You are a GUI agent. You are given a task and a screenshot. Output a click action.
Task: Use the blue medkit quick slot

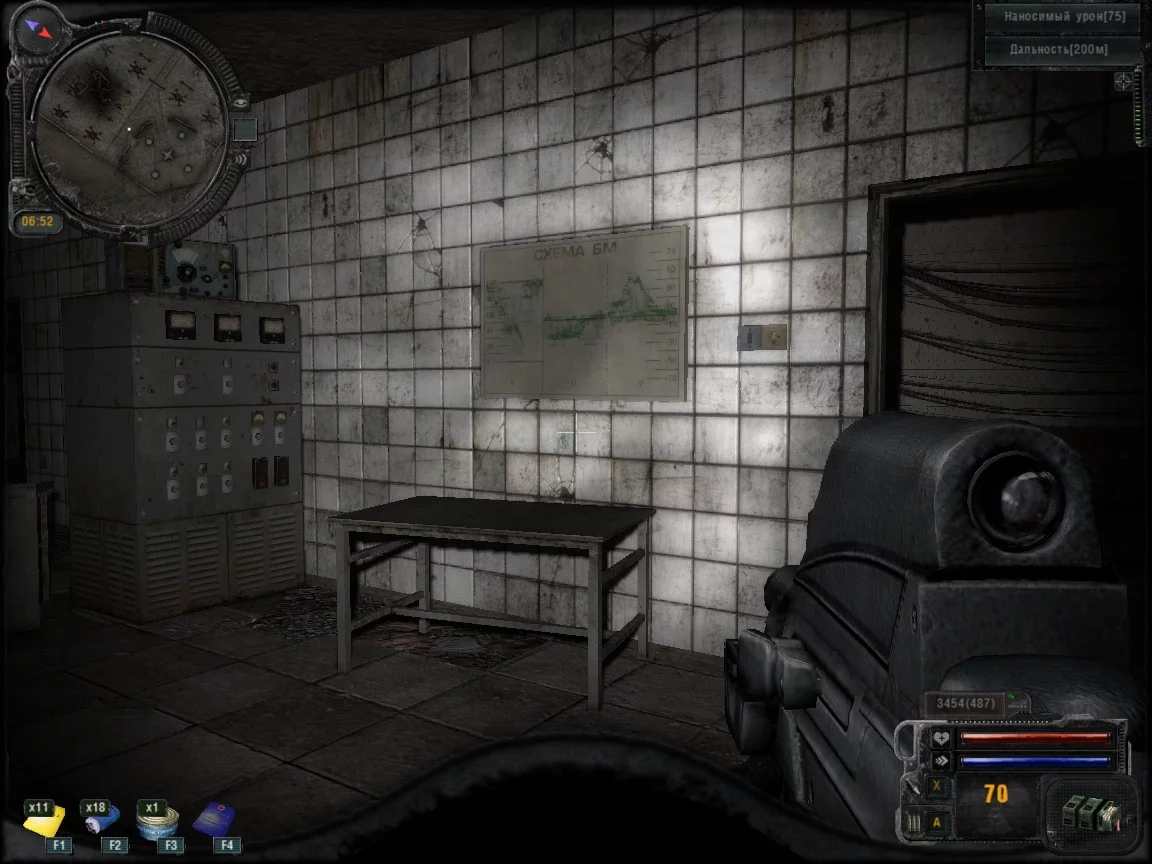(x=213, y=819)
